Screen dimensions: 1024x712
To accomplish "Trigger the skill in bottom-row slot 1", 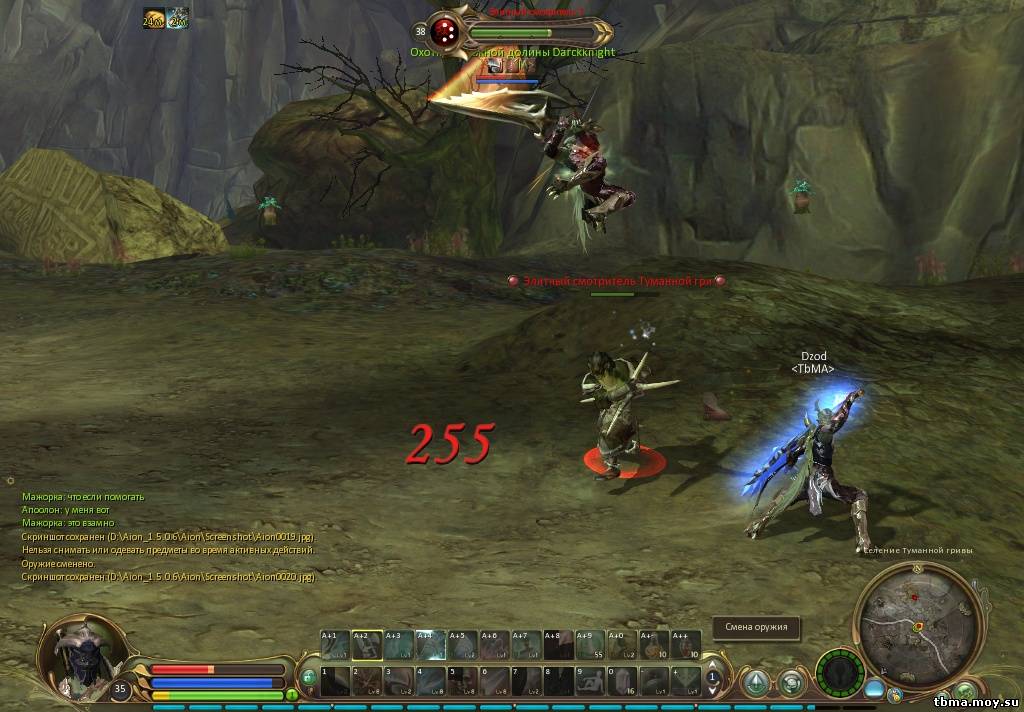I will [x=335, y=682].
